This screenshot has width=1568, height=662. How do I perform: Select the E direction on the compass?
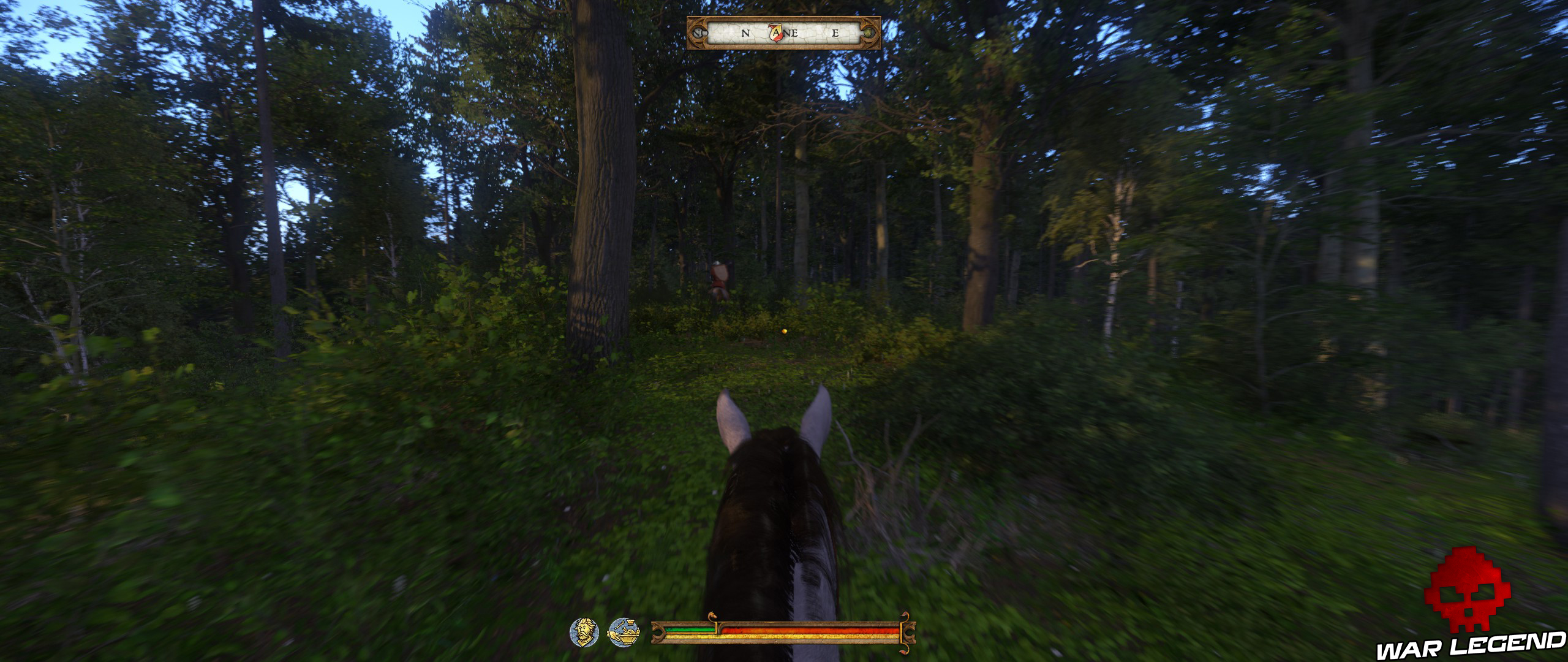[x=835, y=34]
